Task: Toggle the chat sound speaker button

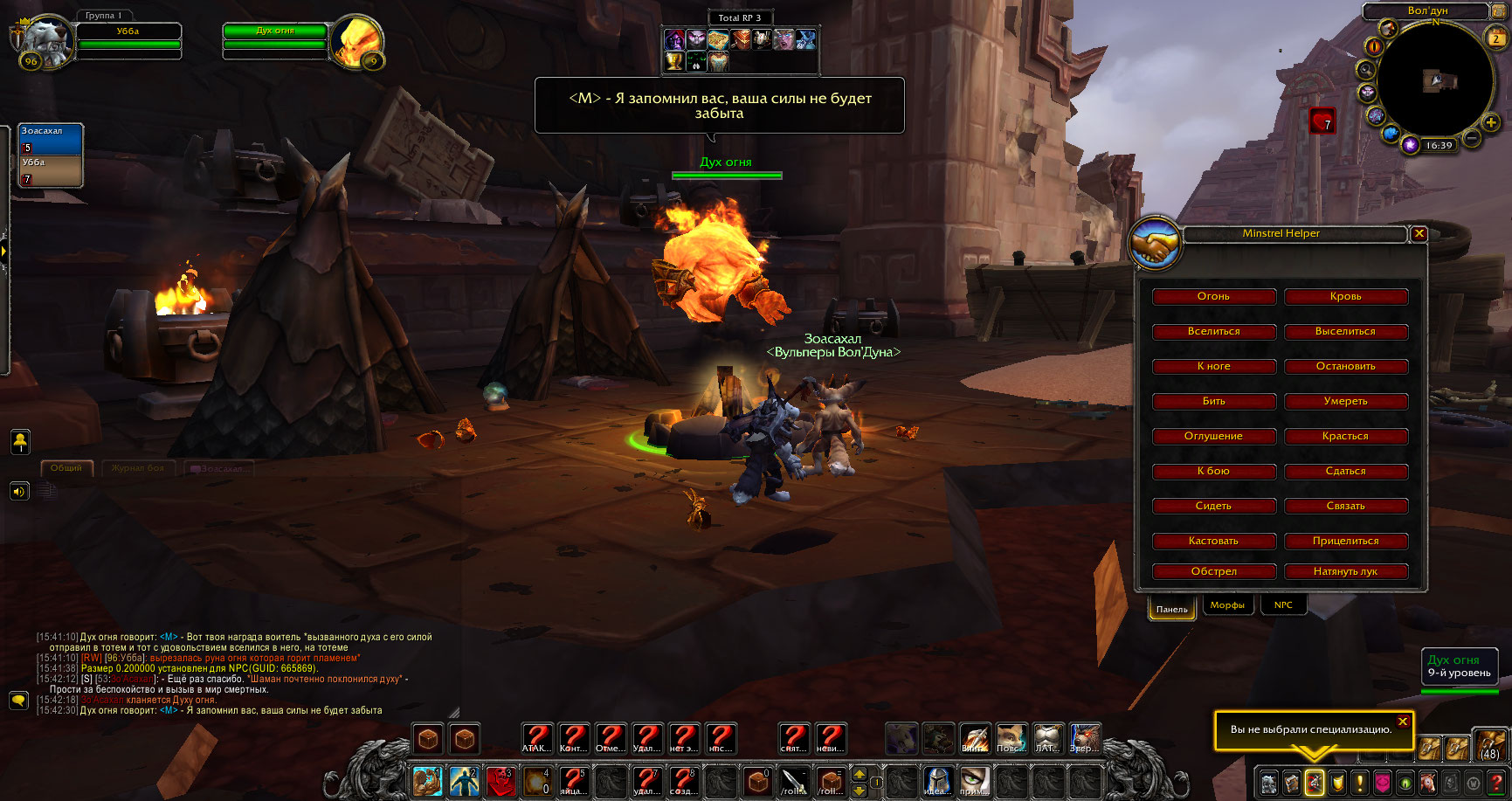Action: tap(19, 492)
